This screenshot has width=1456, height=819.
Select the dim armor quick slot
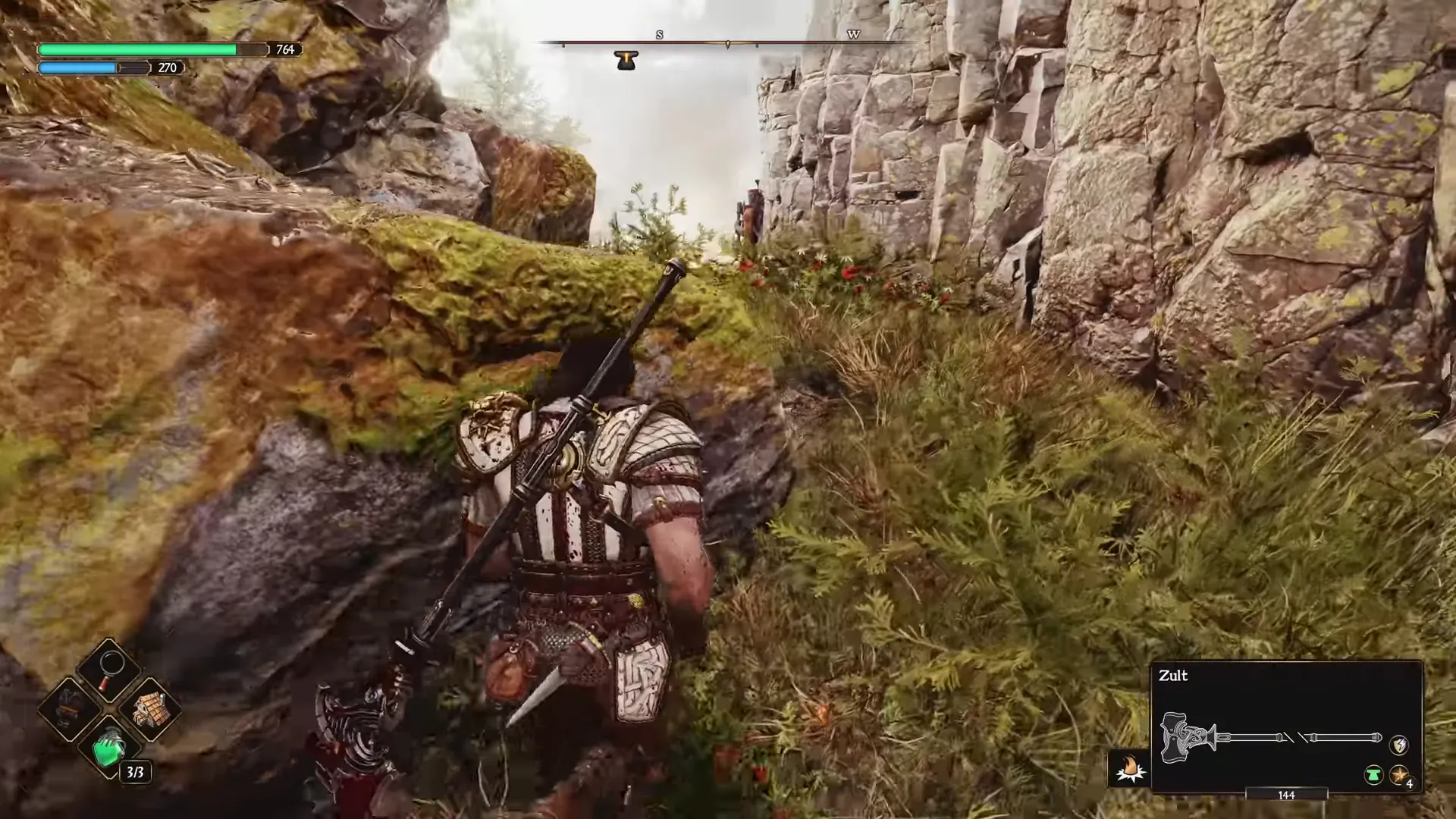click(70, 710)
